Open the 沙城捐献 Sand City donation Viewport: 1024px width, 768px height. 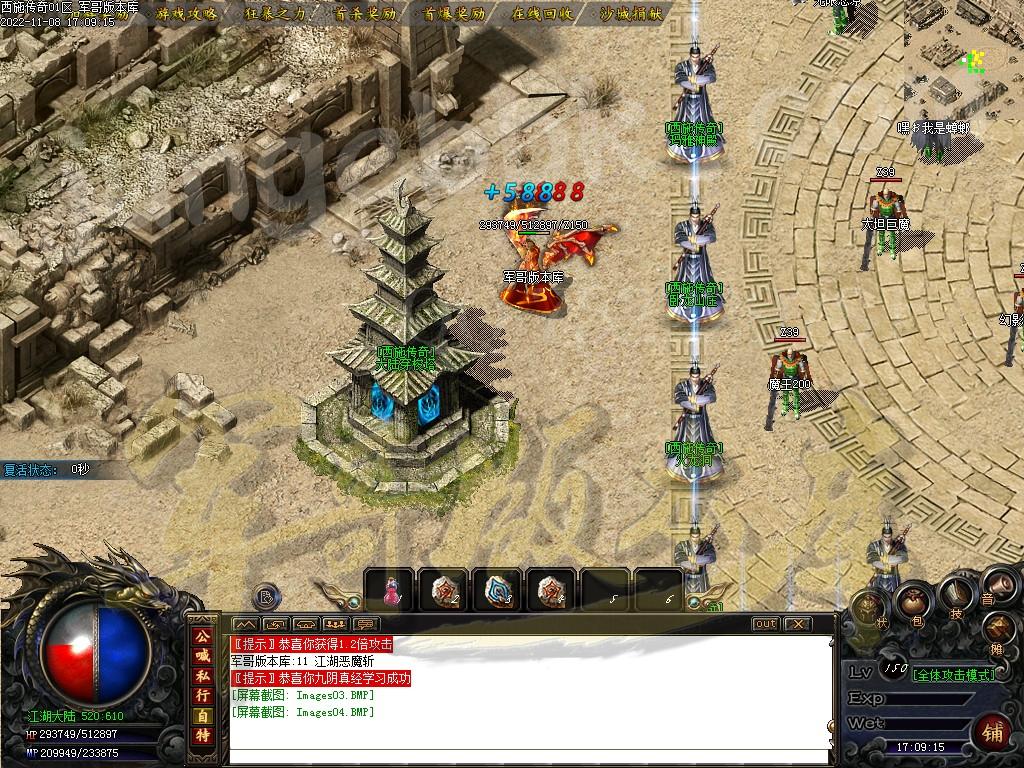631,14
